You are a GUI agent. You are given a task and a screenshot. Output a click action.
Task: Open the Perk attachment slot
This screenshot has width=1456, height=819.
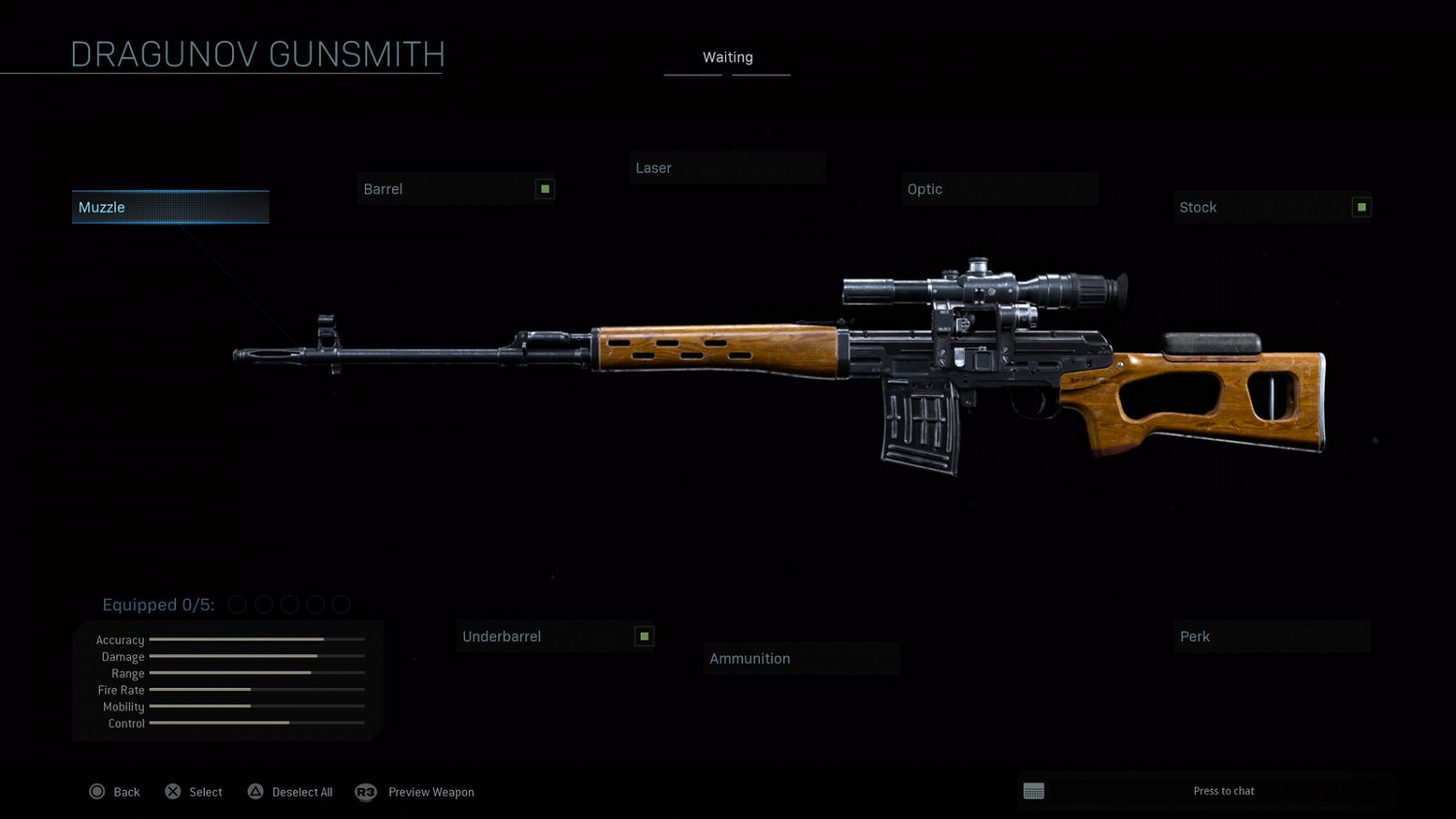1272,637
